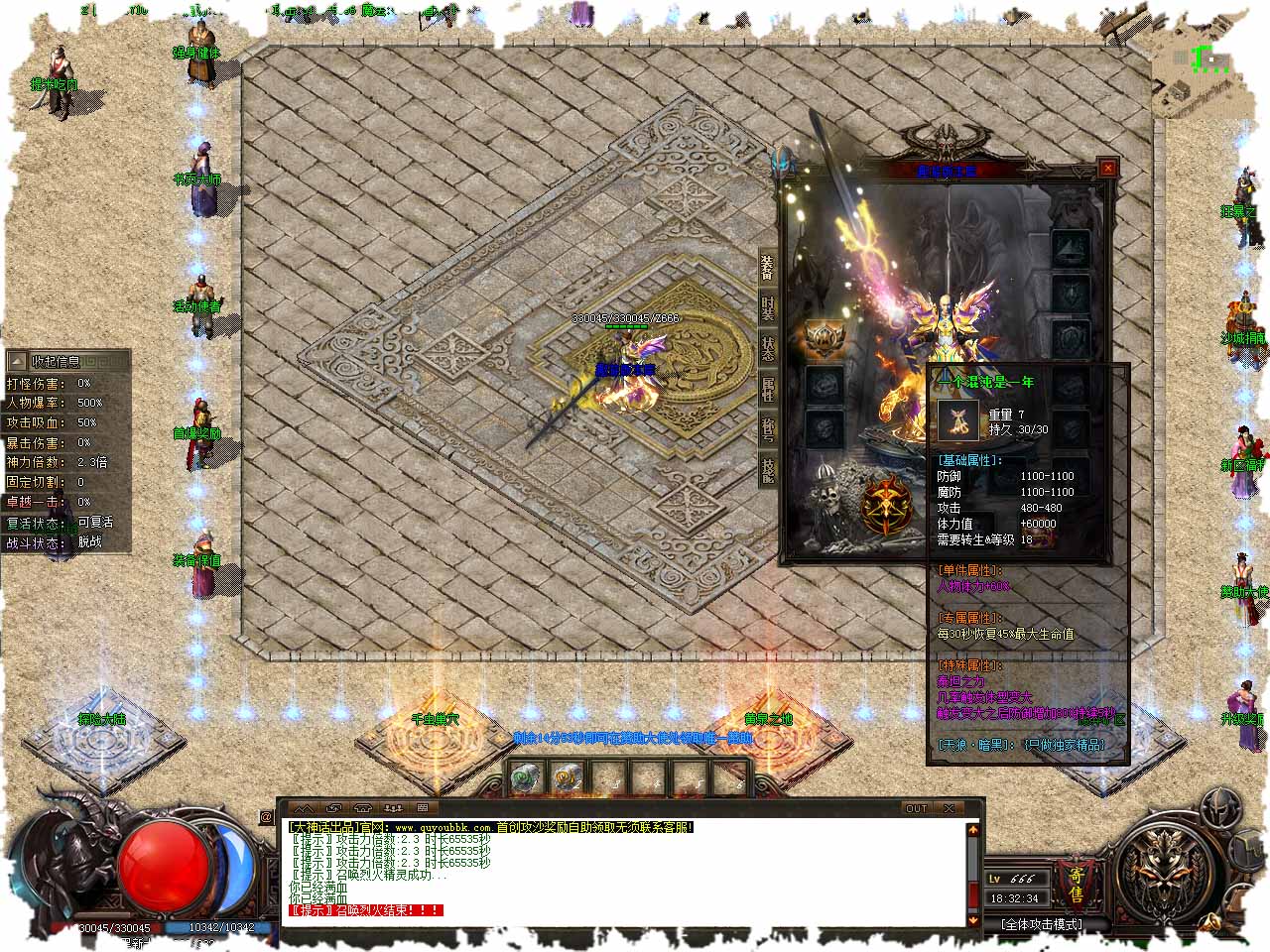
Task: Click the chat message area
Action: tap(625, 873)
